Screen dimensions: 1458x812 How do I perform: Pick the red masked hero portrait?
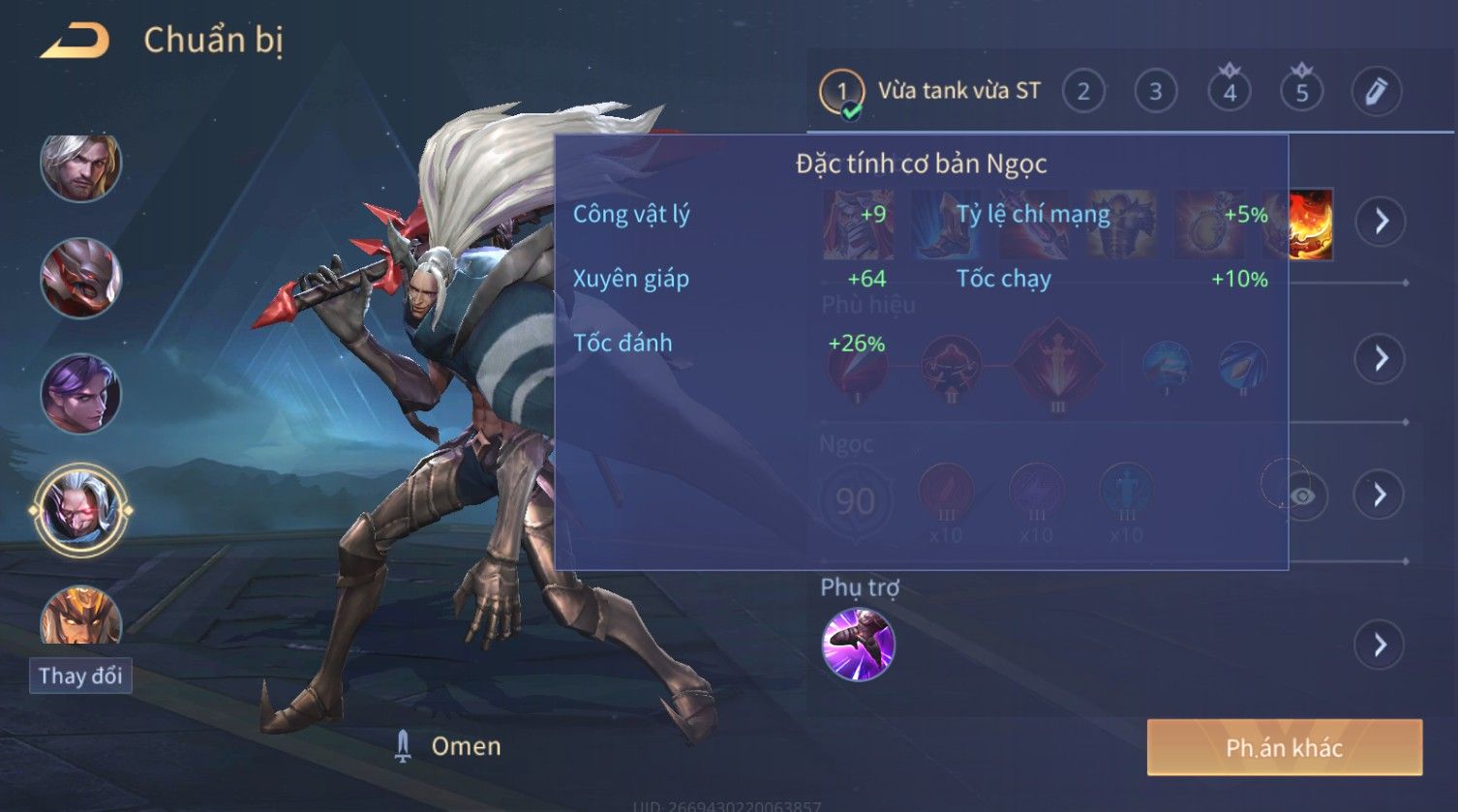[x=80, y=279]
